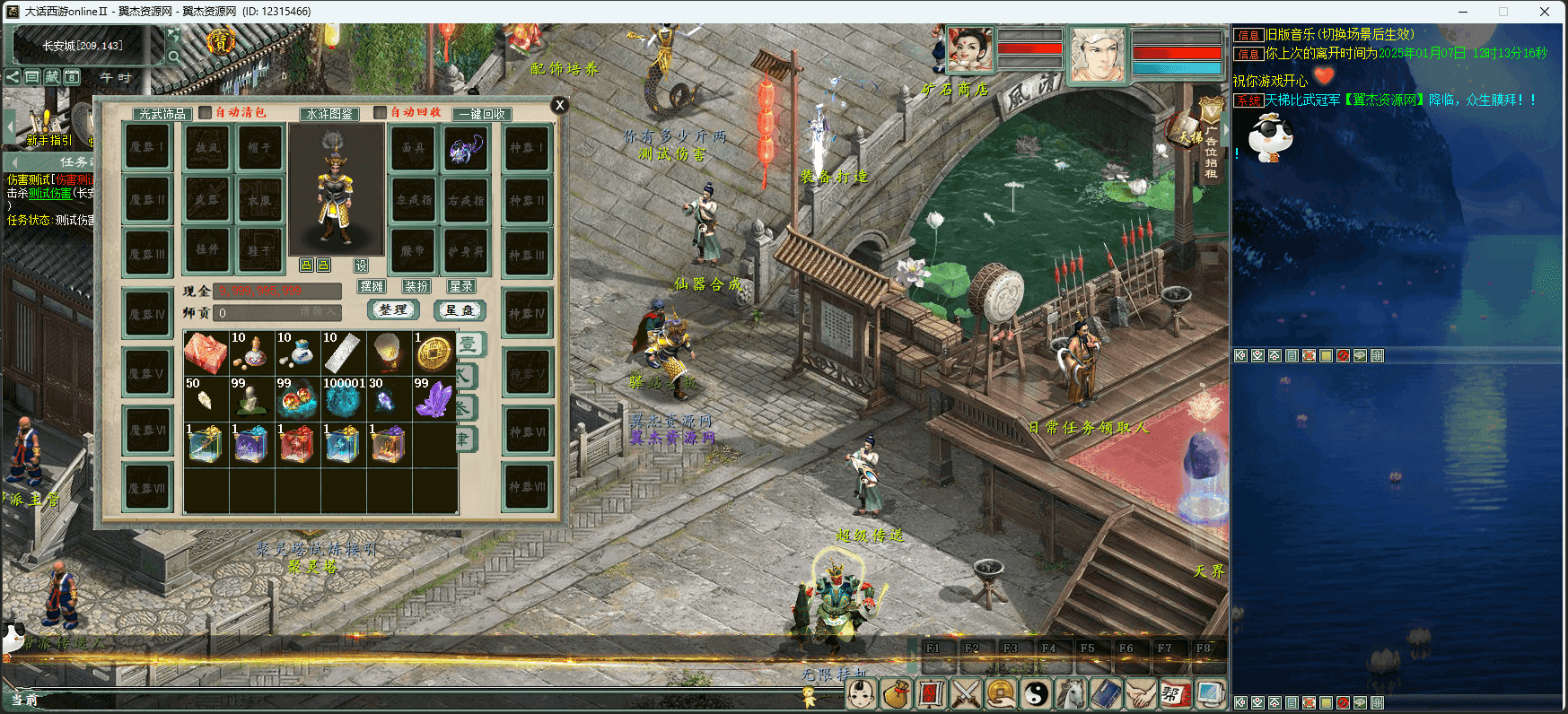Screen dimensions: 1568x714
Task: Toggle the 自动回收 checkbox
Action: coord(380,113)
